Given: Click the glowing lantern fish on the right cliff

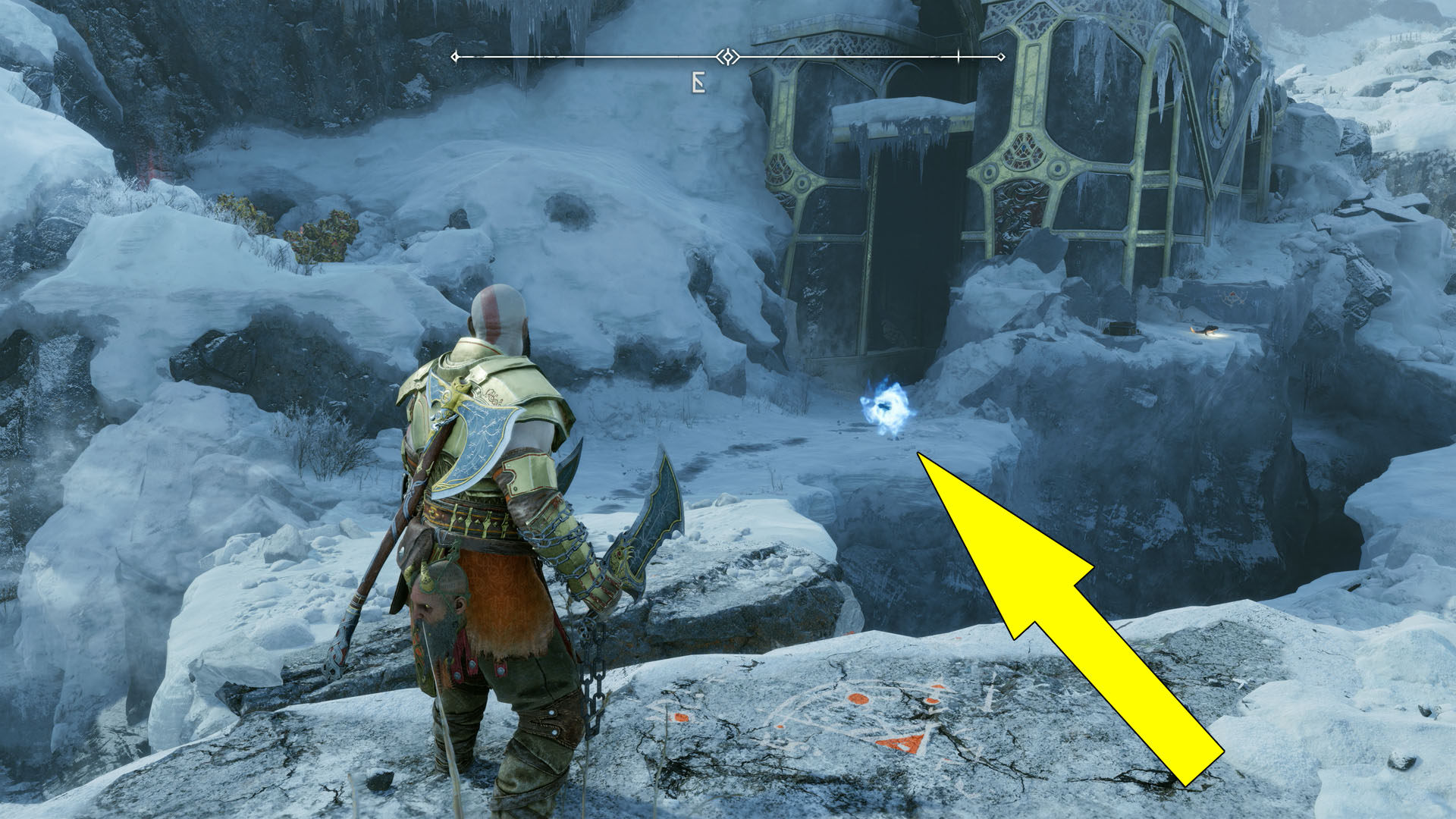Looking at the screenshot, I should 1206,328.
